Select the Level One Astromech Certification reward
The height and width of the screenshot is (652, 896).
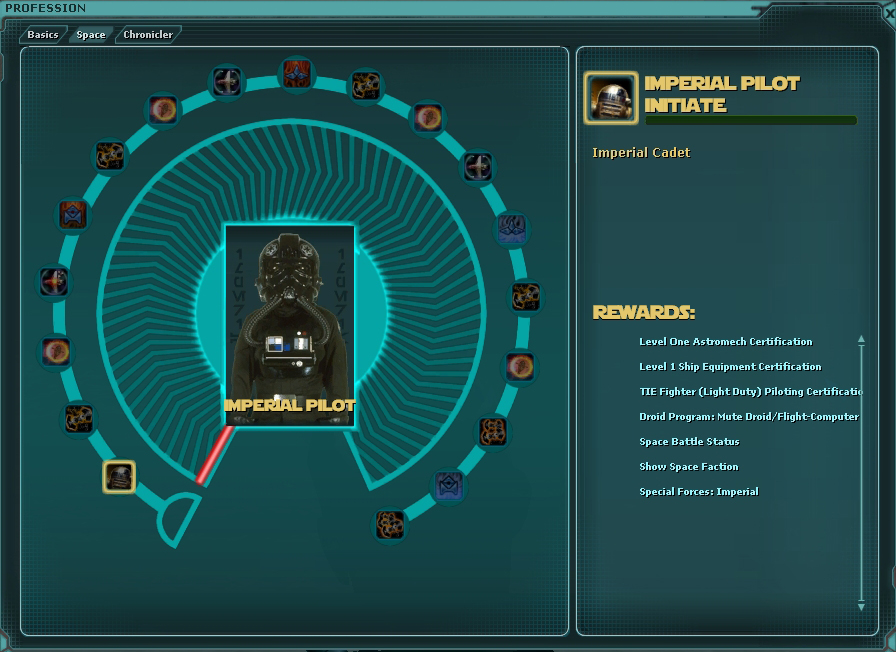click(x=726, y=342)
